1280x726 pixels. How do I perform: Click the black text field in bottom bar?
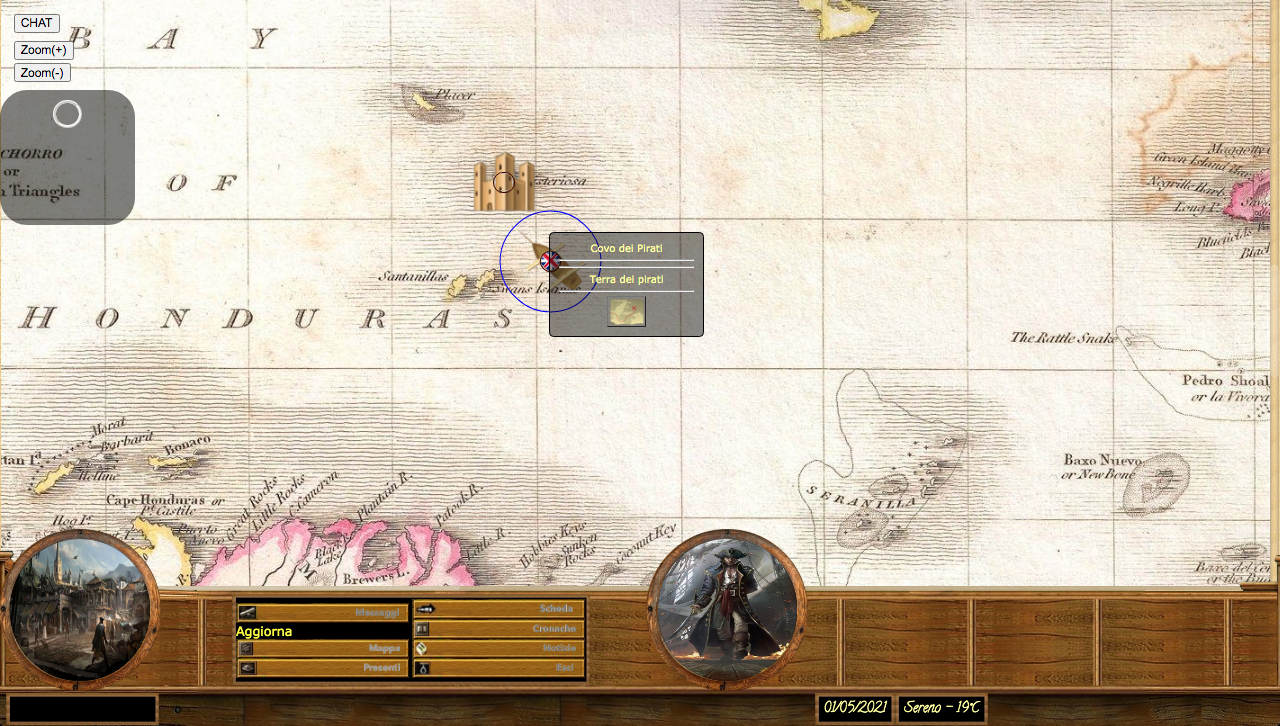[83, 709]
